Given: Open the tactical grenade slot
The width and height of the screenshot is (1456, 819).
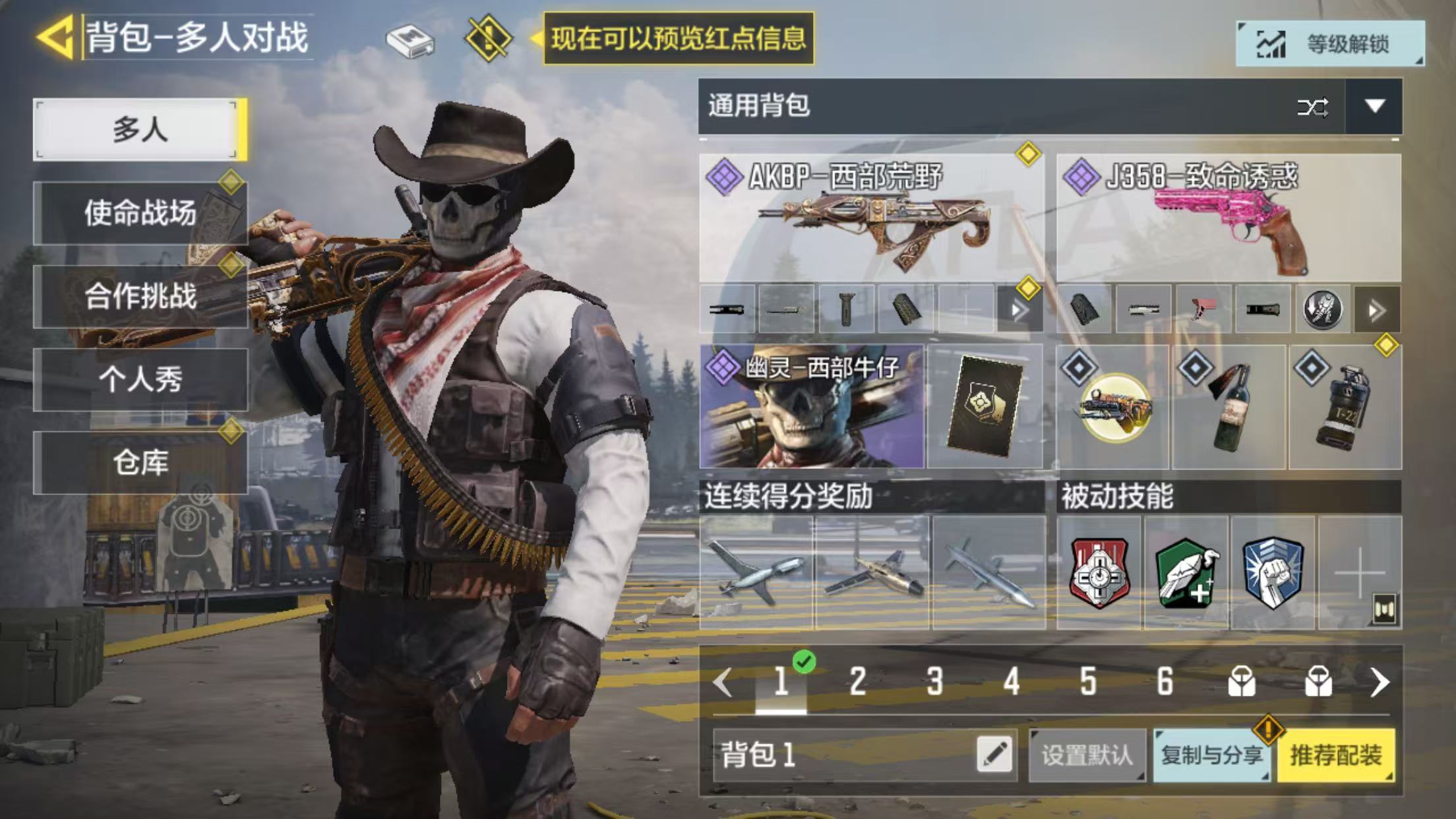Looking at the screenshot, I should (x=1345, y=406).
